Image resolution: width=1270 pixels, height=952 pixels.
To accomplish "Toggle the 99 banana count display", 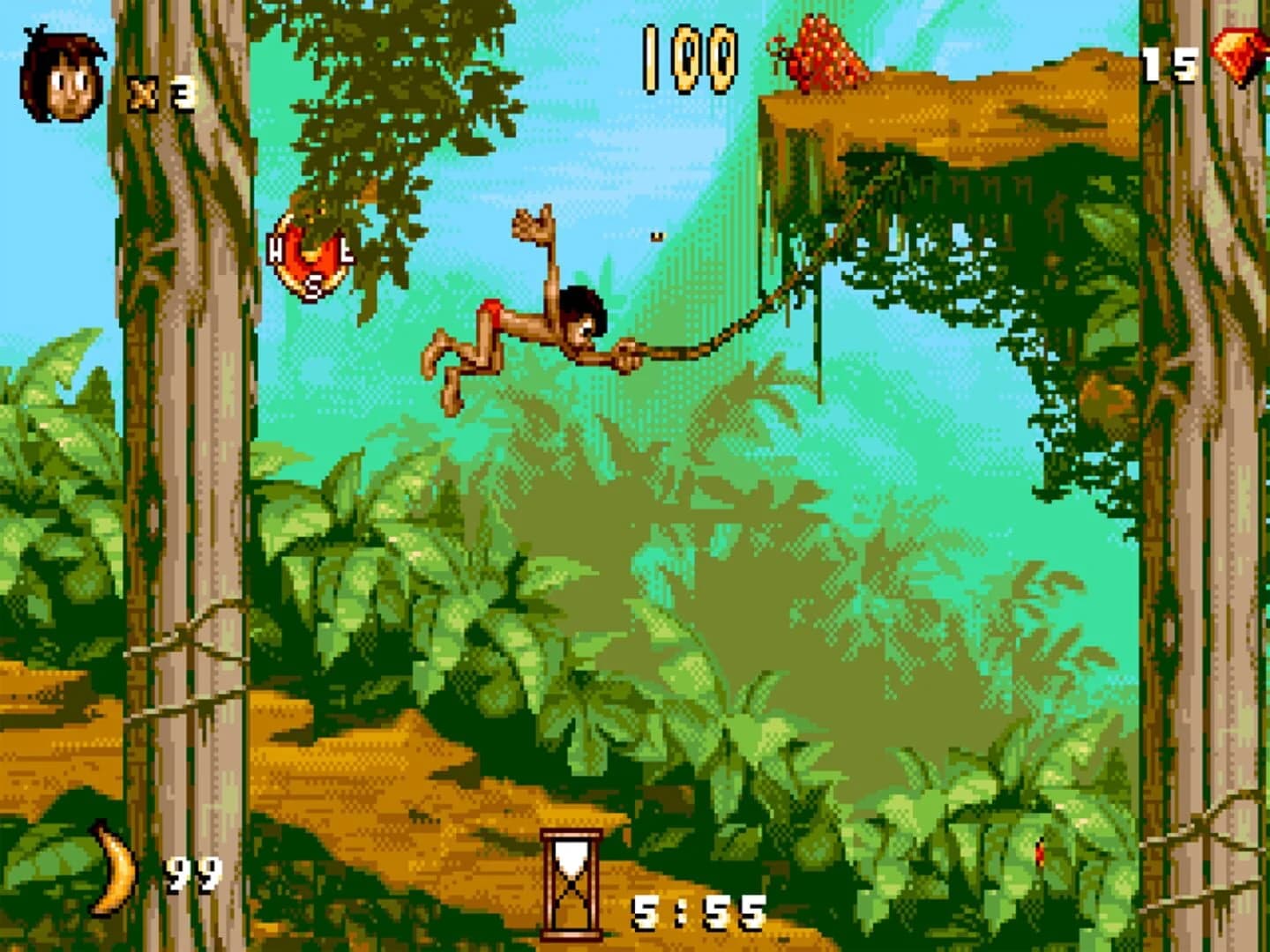I will pos(192,877).
